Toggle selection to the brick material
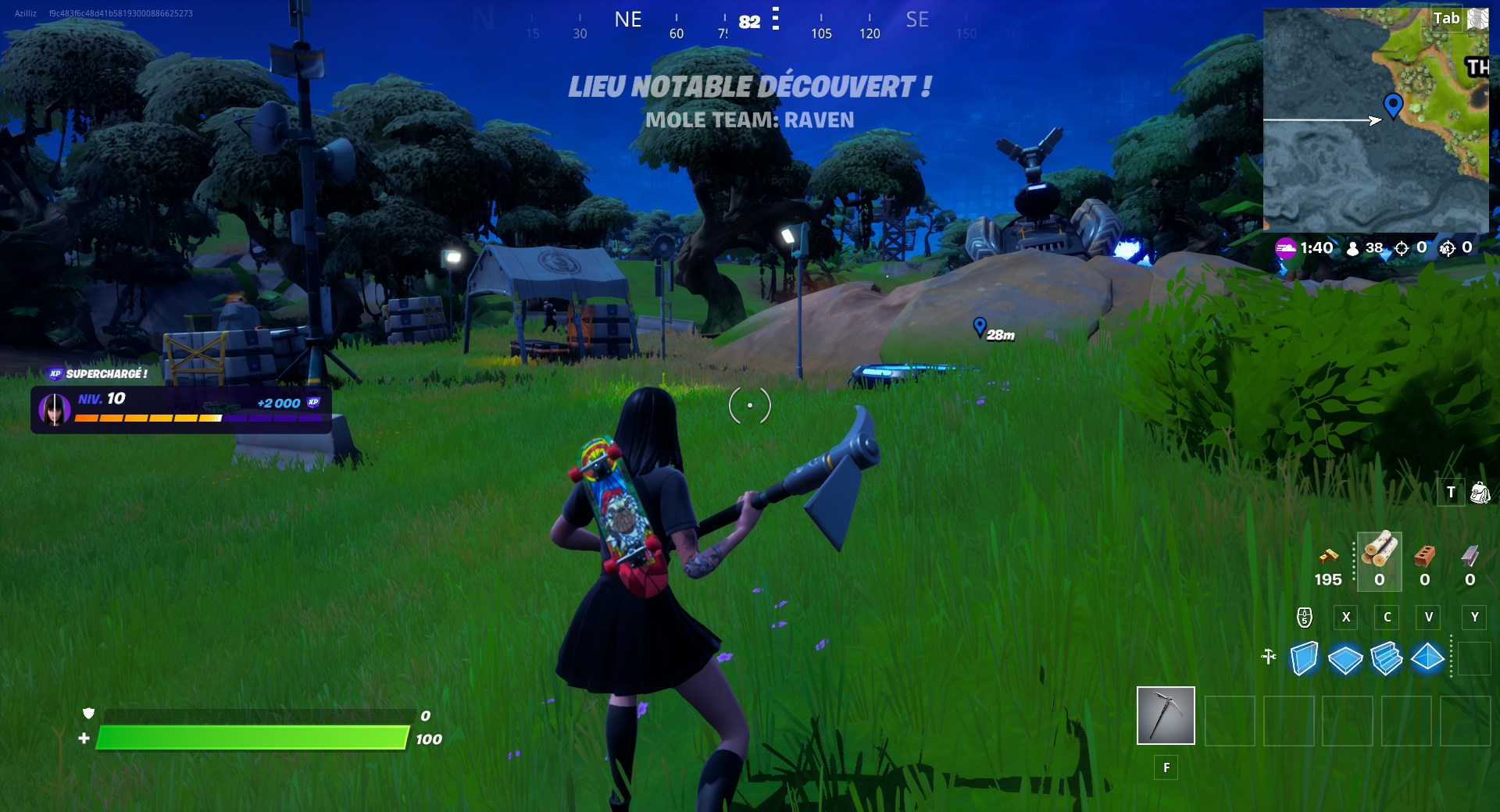Screen dimensions: 1500x812 click(x=1423, y=557)
